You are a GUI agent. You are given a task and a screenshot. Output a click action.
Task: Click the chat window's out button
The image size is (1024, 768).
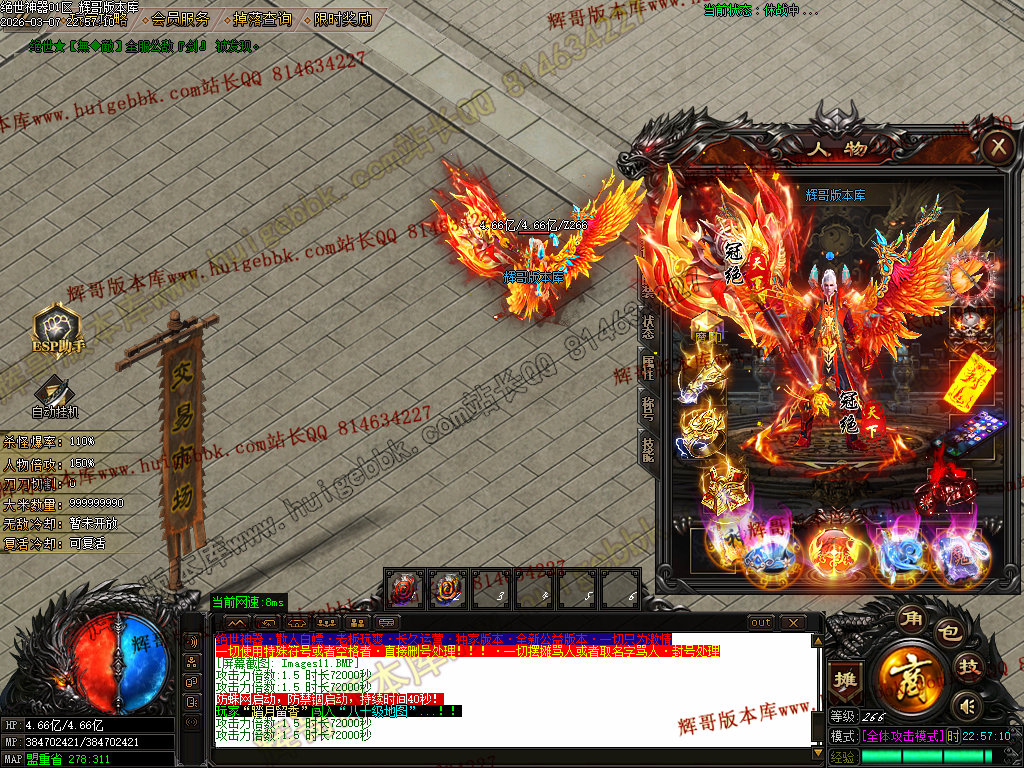pyautogui.click(x=761, y=622)
